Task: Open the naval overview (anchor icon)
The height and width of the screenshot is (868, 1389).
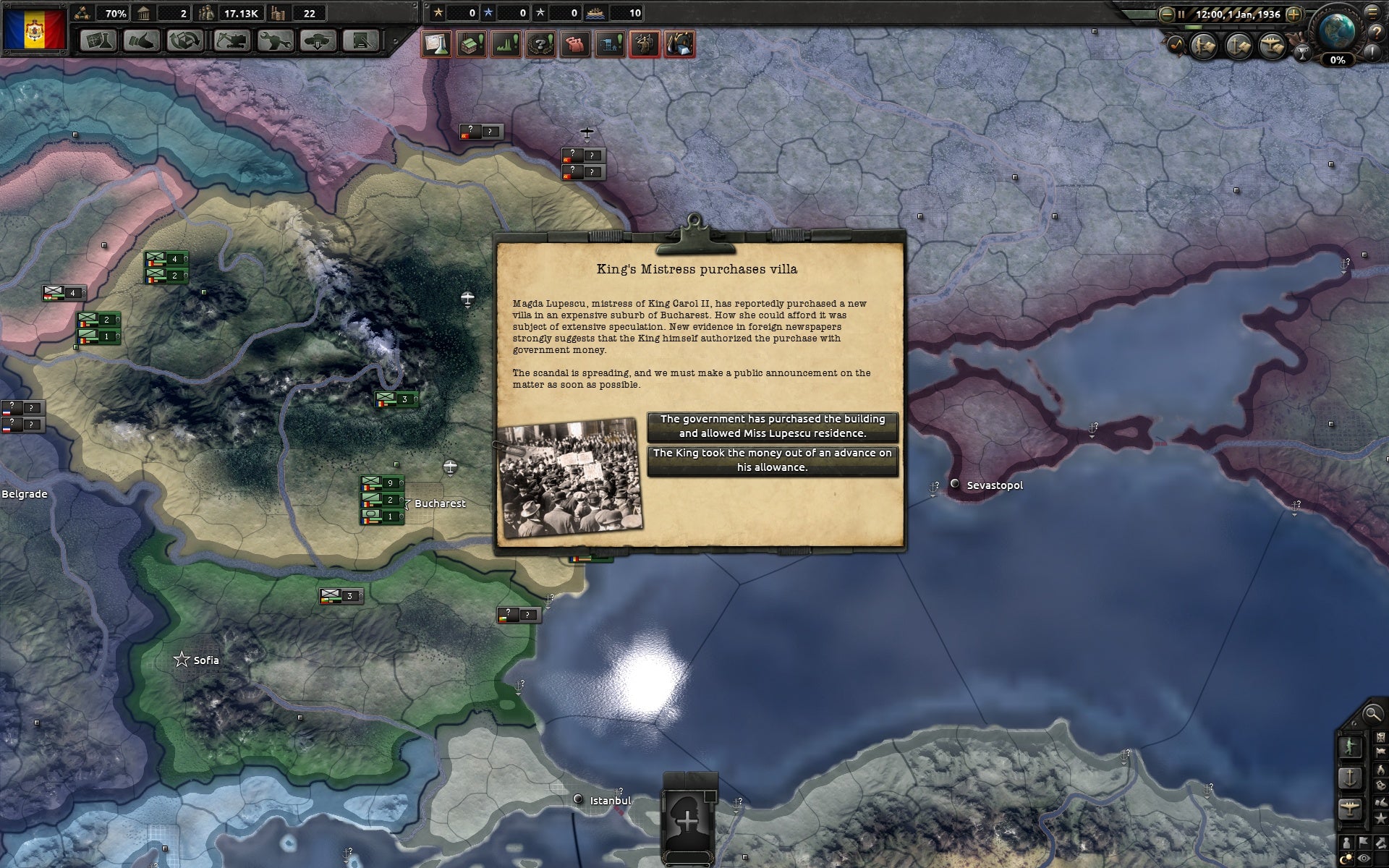Action: (1237, 46)
